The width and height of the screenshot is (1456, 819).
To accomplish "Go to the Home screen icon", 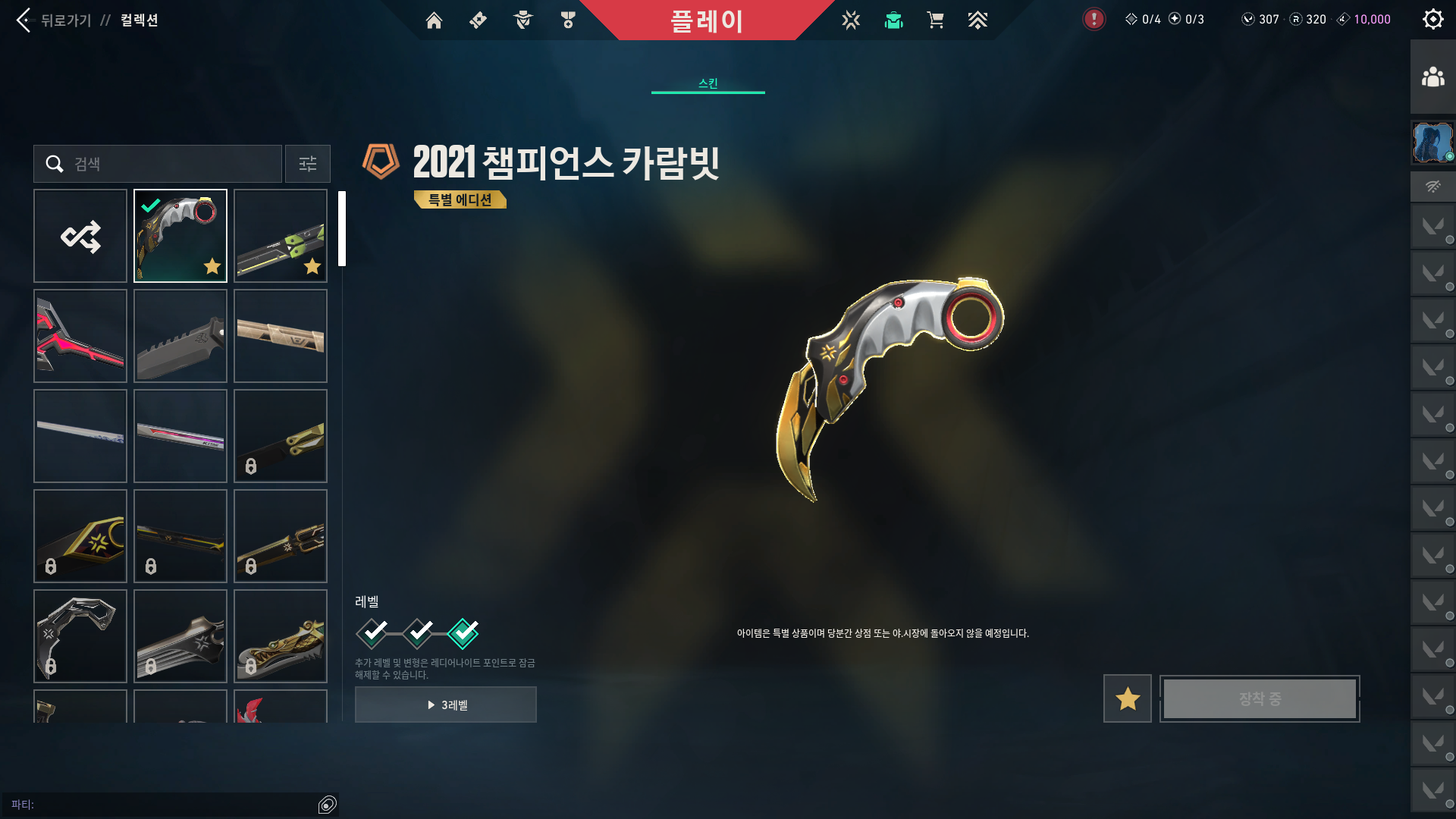I will pyautogui.click(x=434, y=20).
